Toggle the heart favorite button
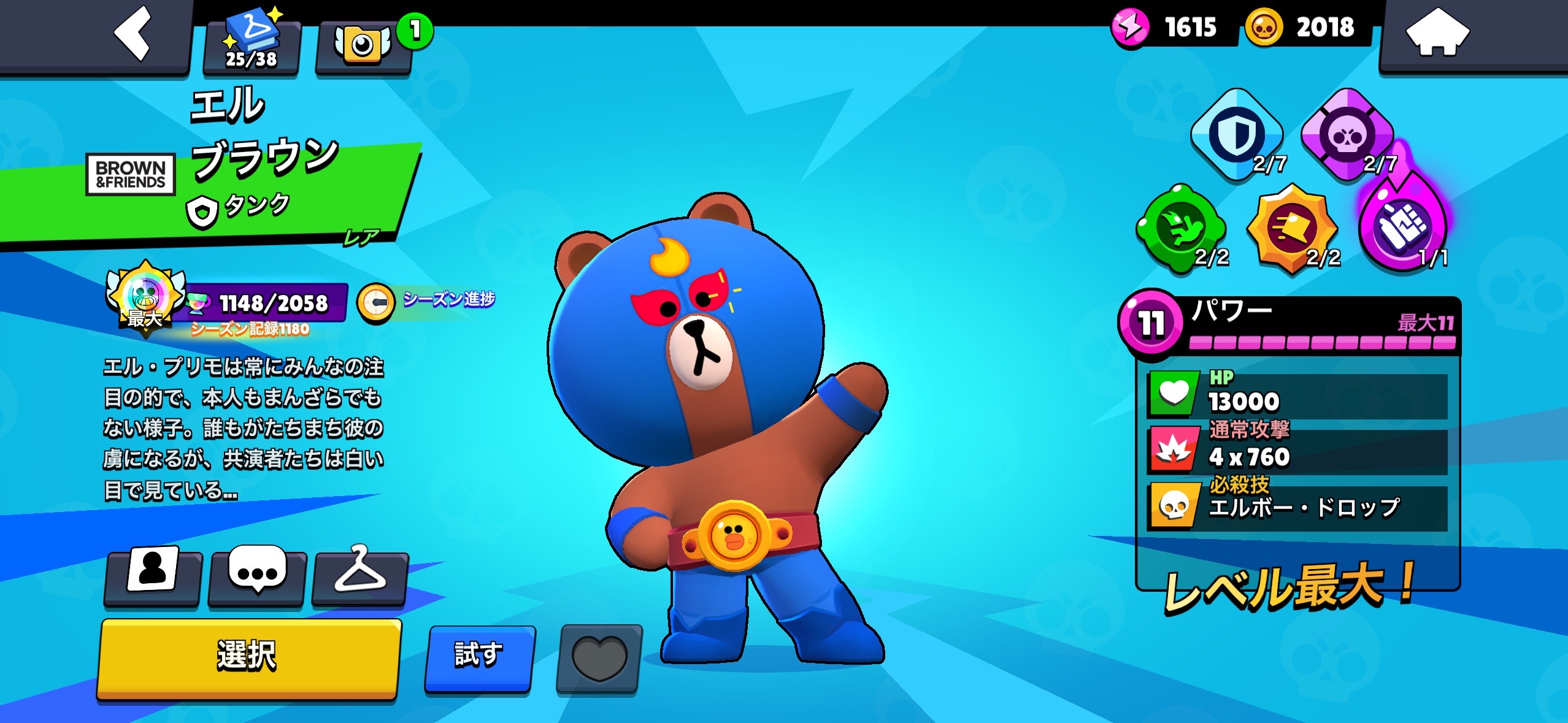This screenshot has height=723, width=1568. [x=599, y=659]
